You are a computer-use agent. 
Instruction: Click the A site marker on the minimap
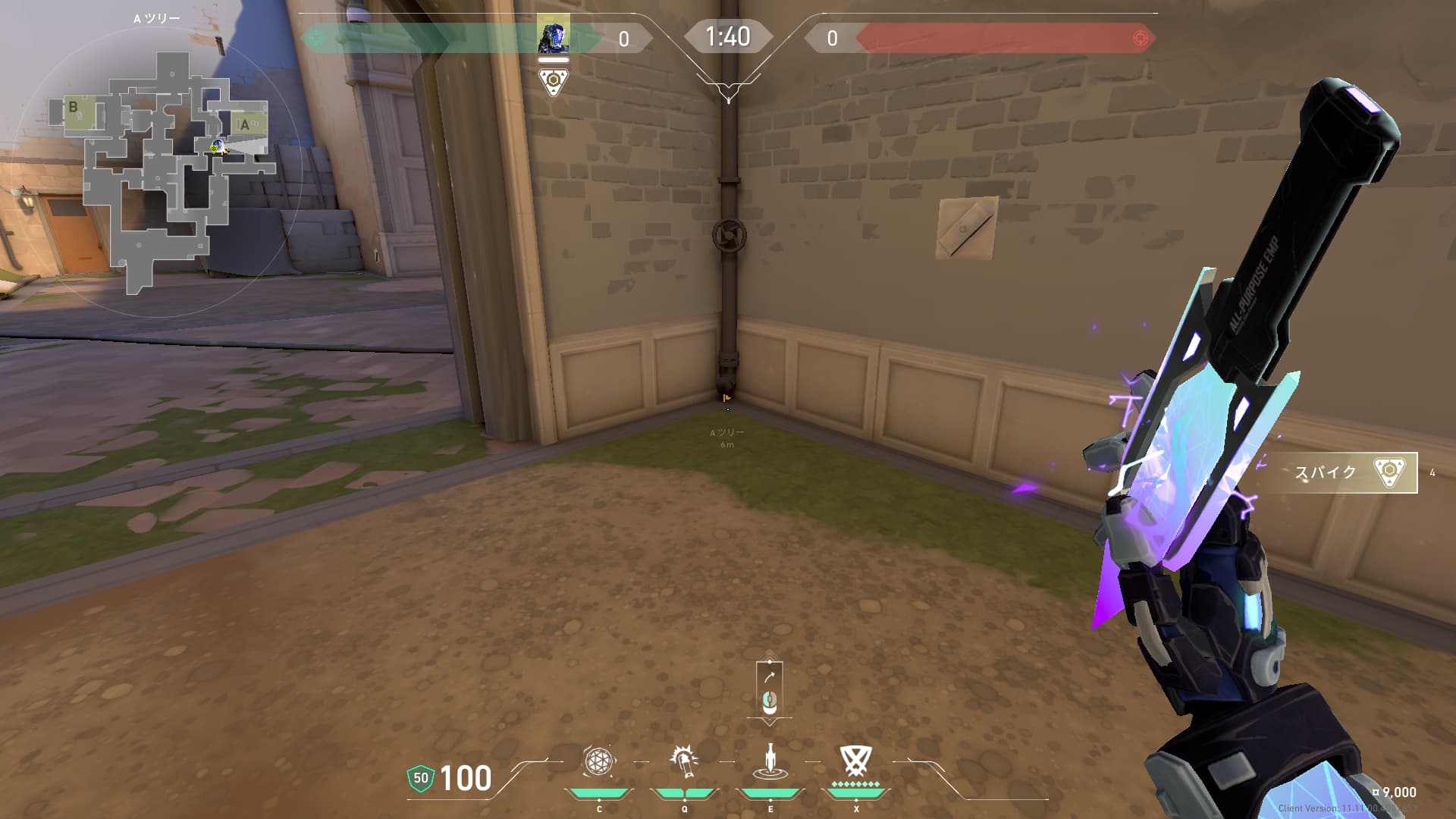pos(245,124)
